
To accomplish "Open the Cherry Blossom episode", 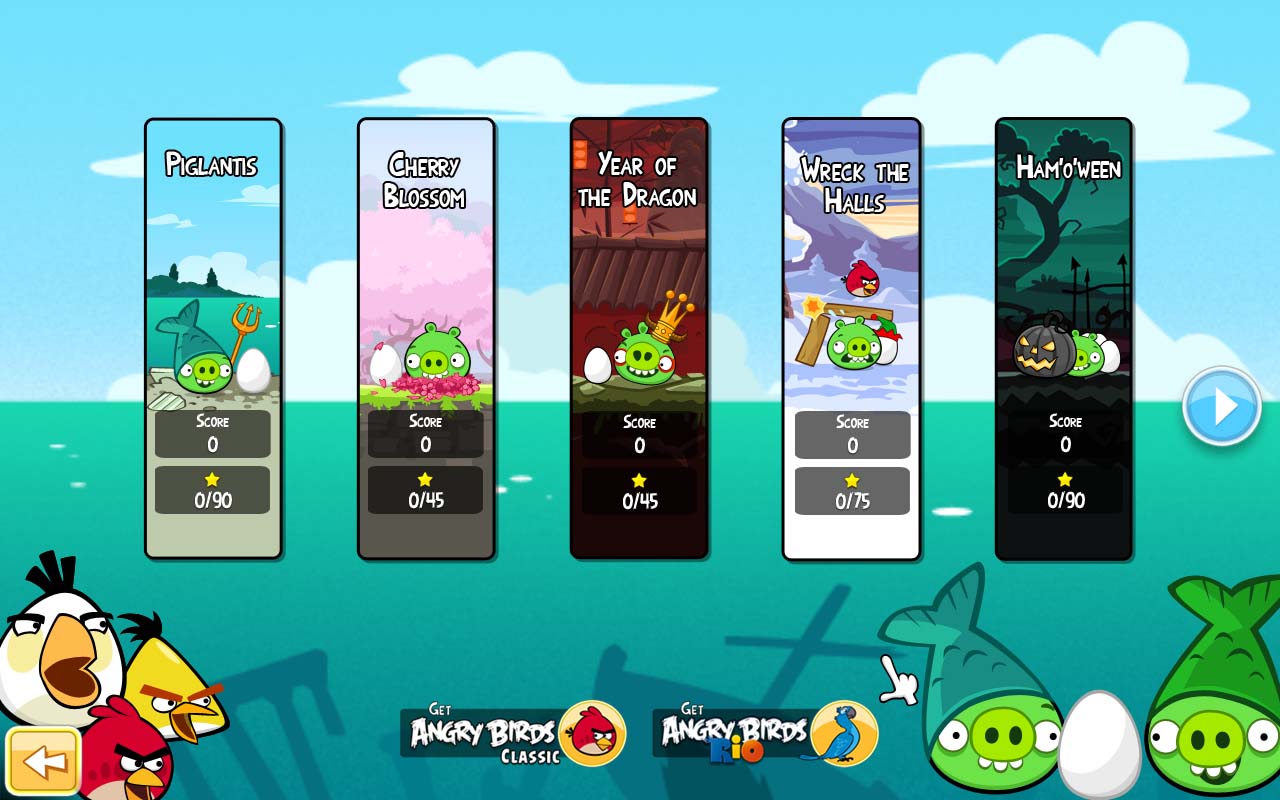I will [426, 300].
